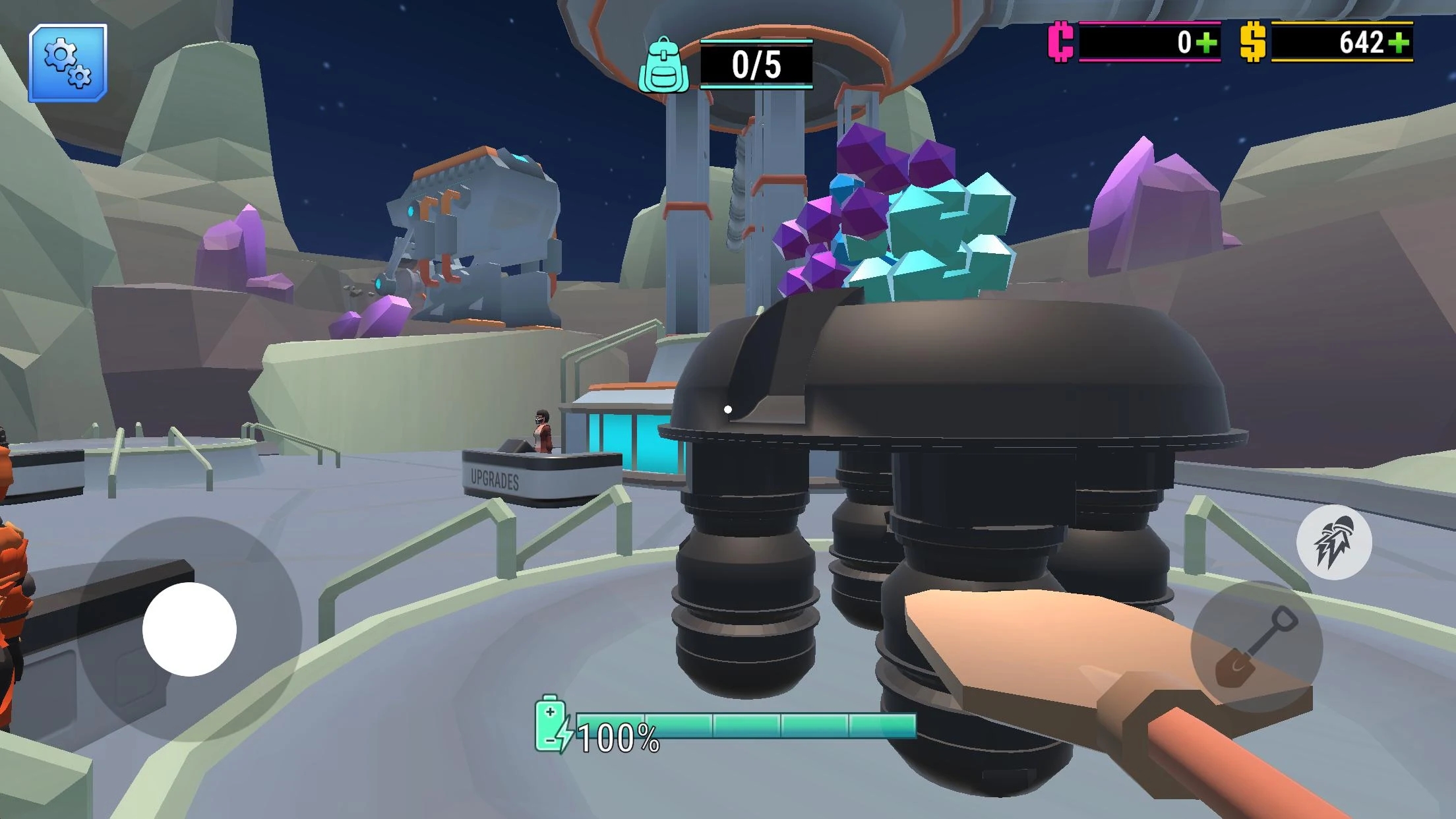Screen dimensions: 1456x819
Task: Tap the teal backpack icon
Action: tap(664, 66)
